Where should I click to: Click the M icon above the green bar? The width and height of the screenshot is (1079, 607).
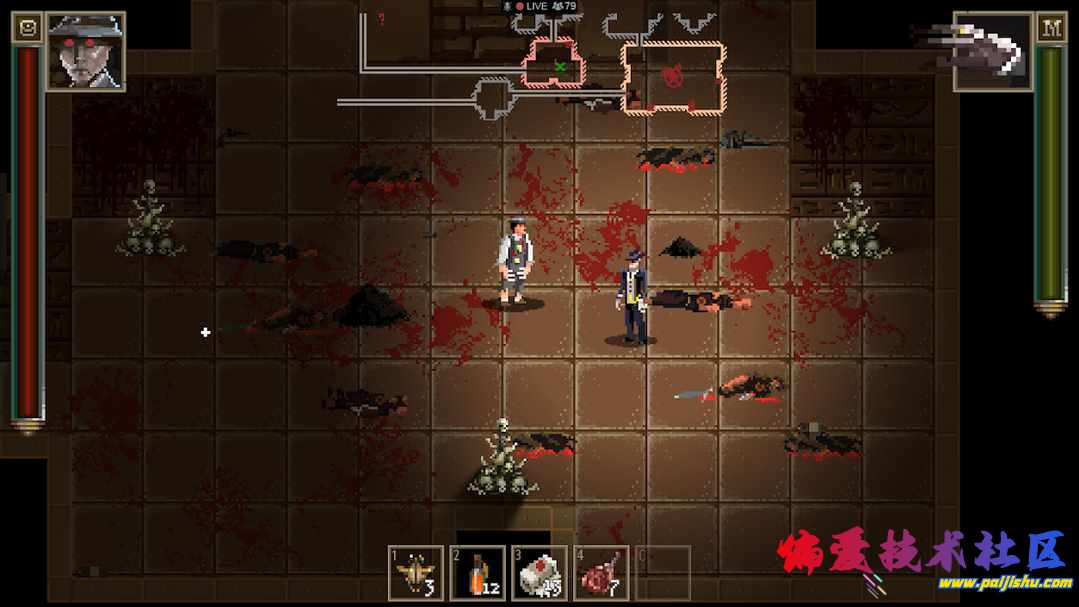1051,28
